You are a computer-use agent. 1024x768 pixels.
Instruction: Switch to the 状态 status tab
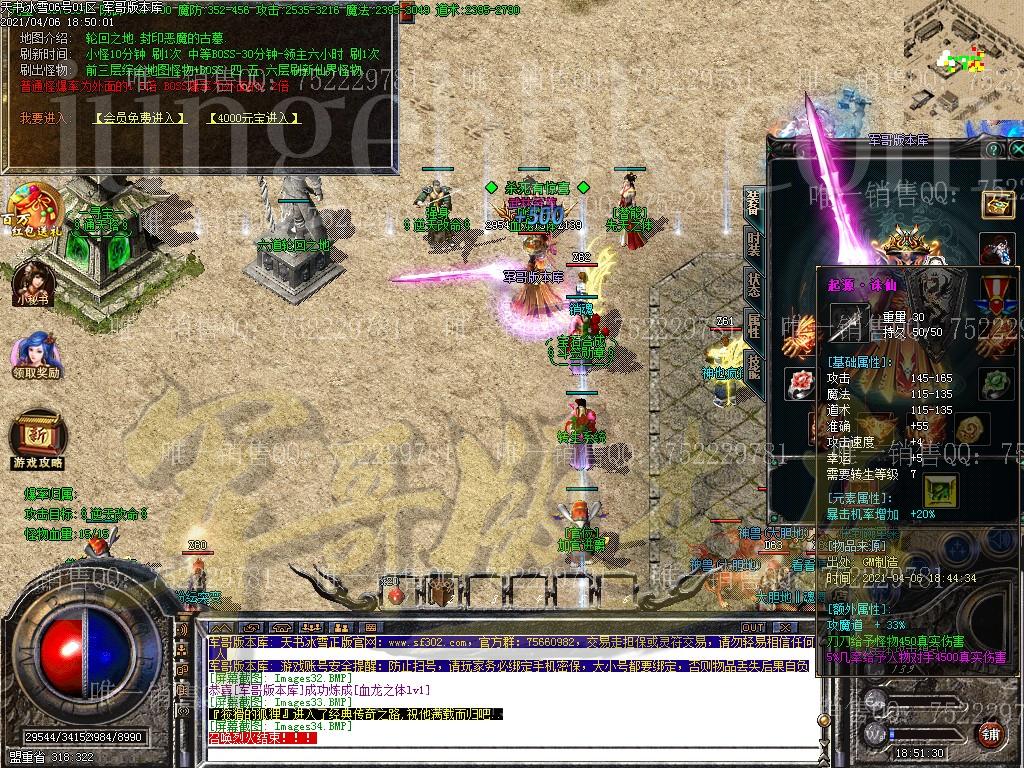753,284
